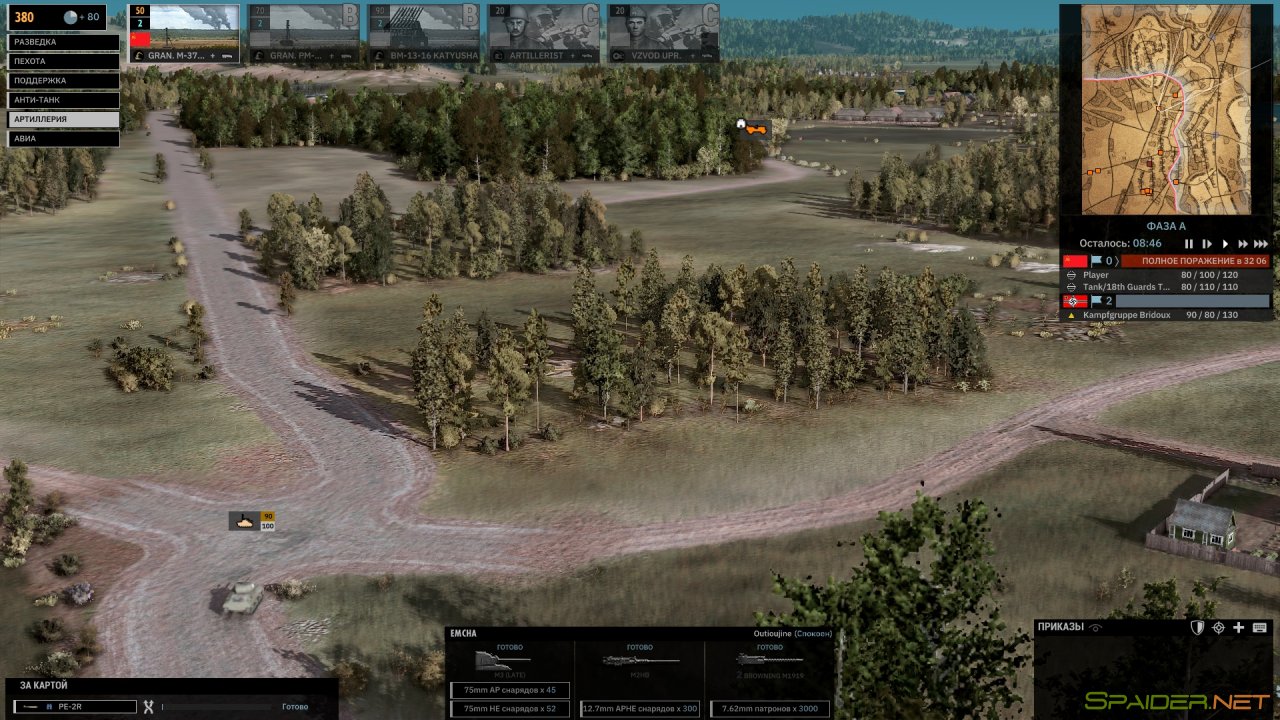Viewport: 1280px width, 720px height.
Task: Click the 12.7mm APHE снарядов x 300 ammo entry
Action: tap(640, 709)
